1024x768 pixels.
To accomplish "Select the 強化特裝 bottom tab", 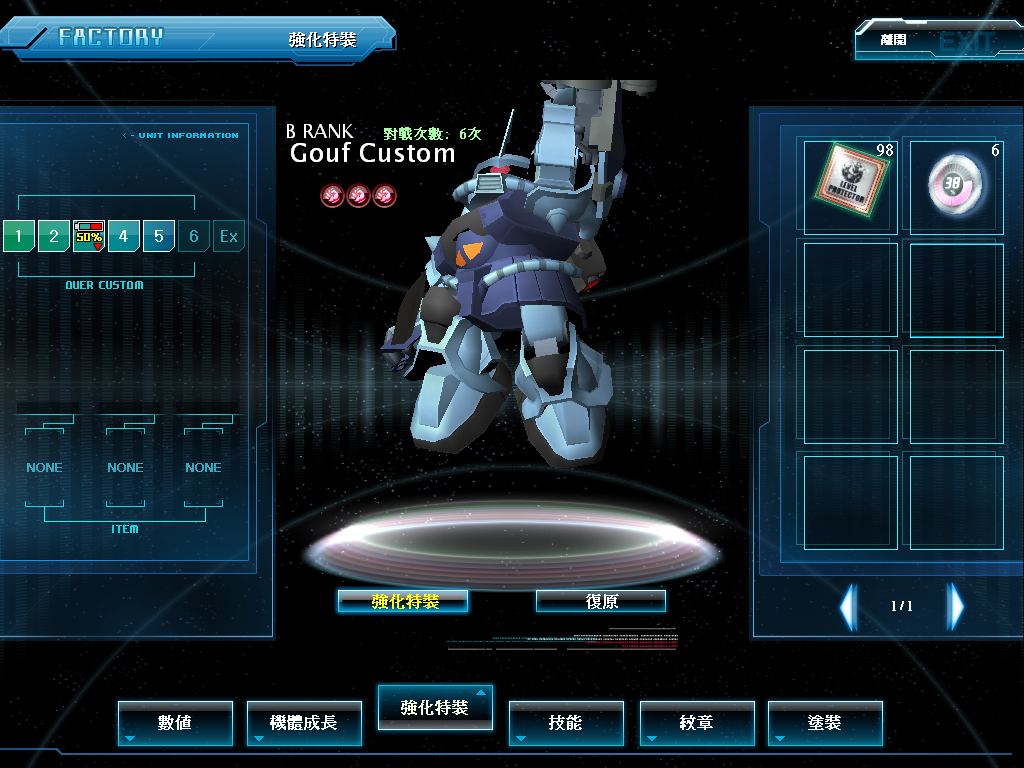I will 434,707.
